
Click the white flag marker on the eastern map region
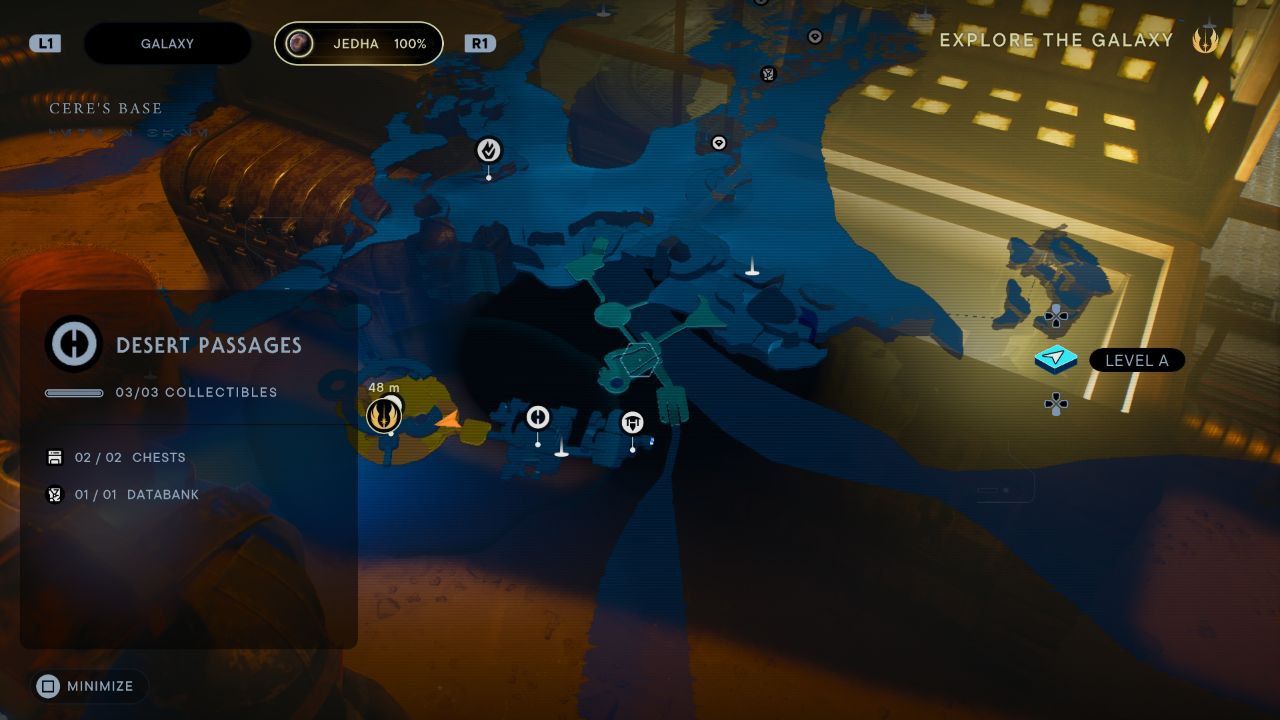point(751,267)
